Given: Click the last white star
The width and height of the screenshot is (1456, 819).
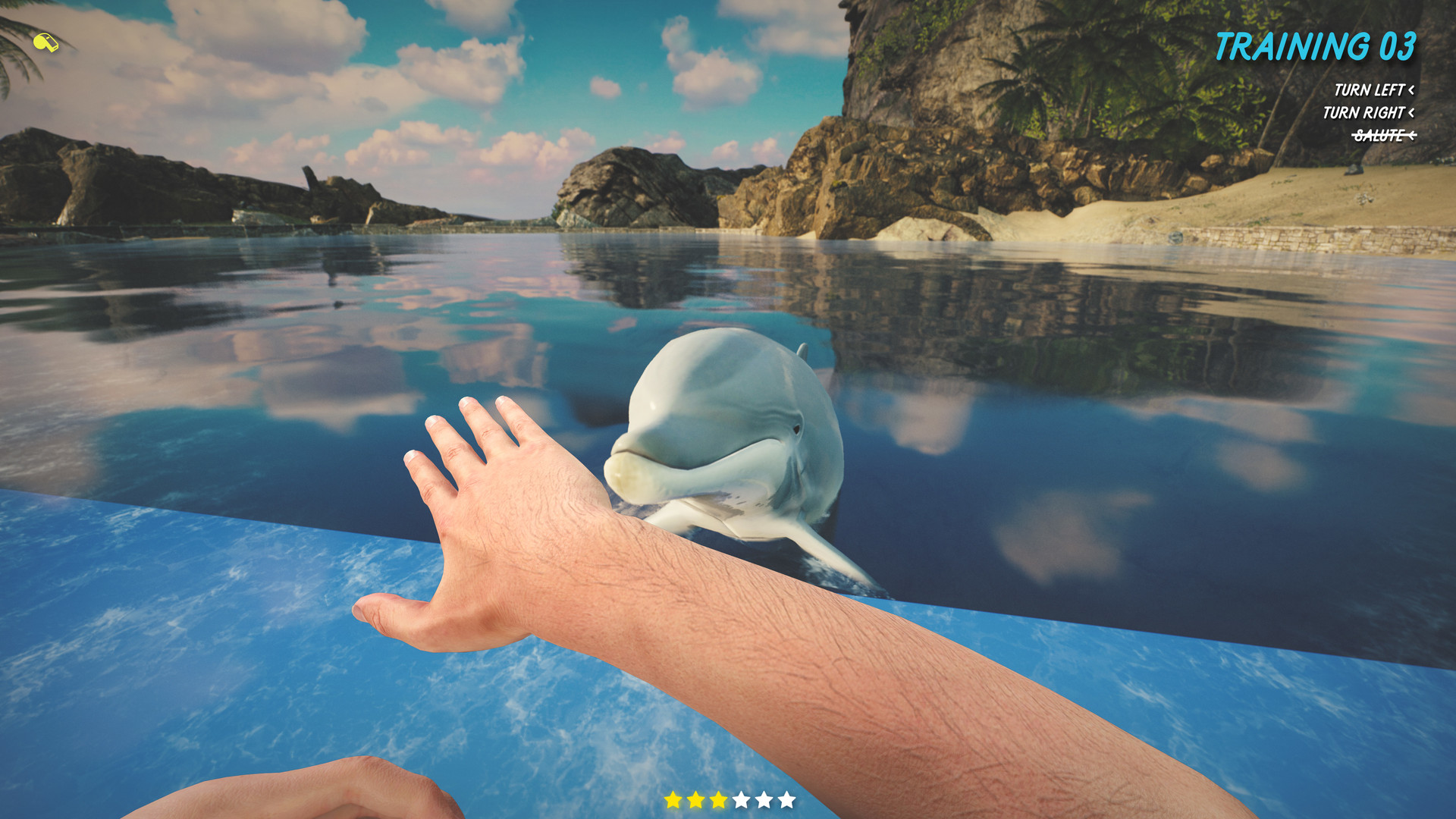Looking at the screenshot, I should click(787, 799).
